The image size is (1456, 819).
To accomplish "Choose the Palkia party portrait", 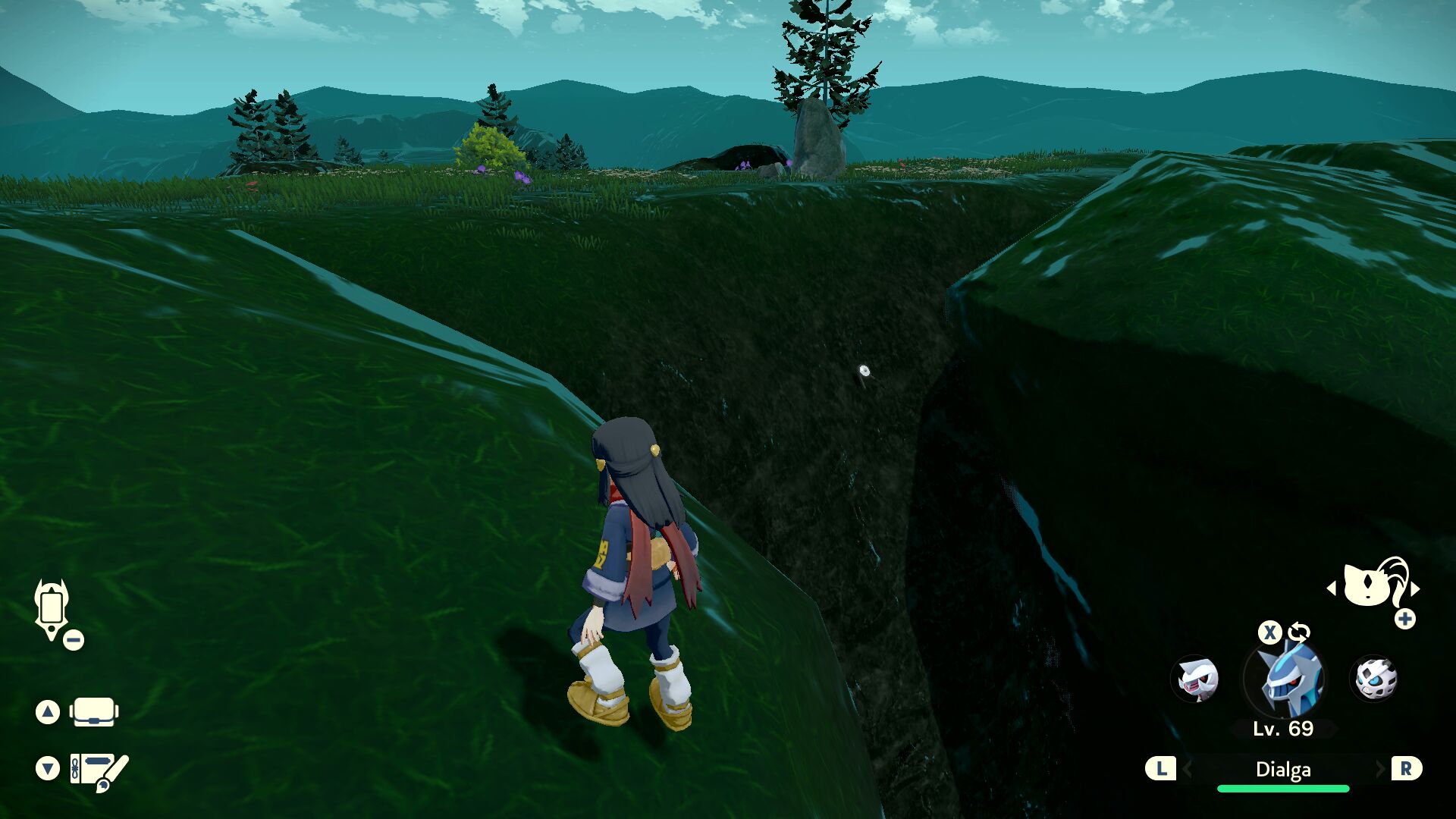I will coord(1195,679).
